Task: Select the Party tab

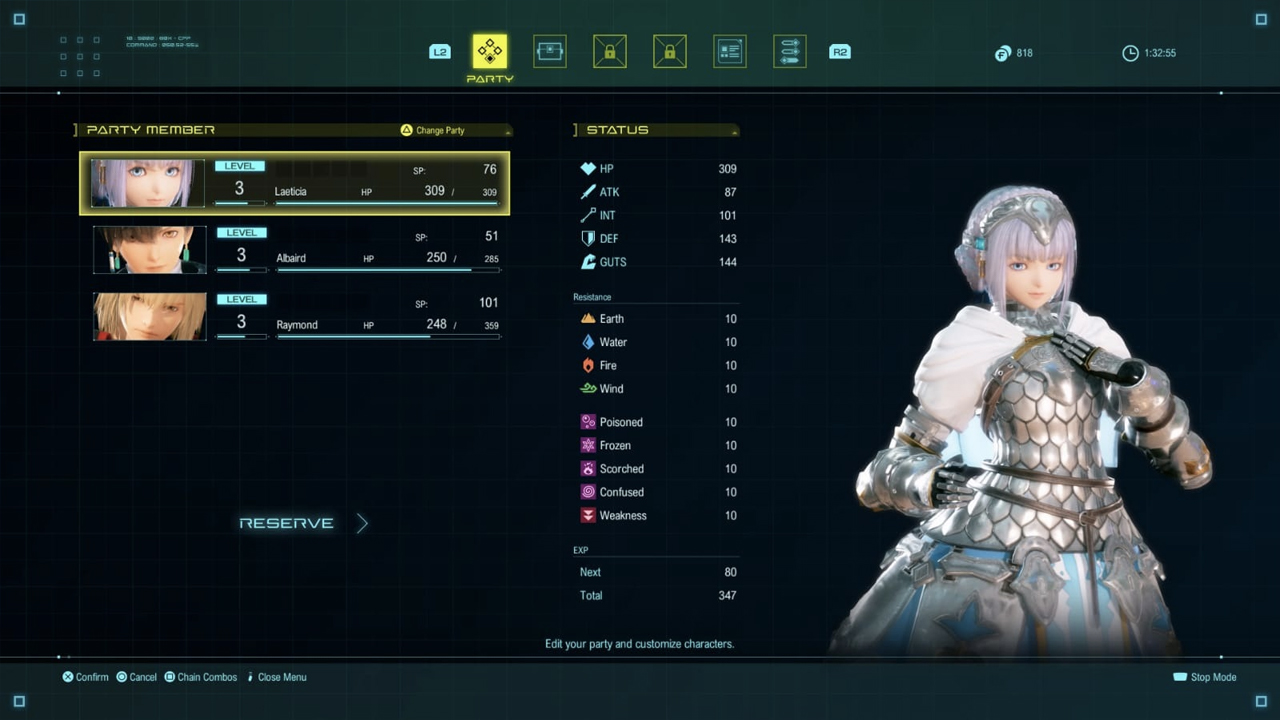Action: pos(490,52)
